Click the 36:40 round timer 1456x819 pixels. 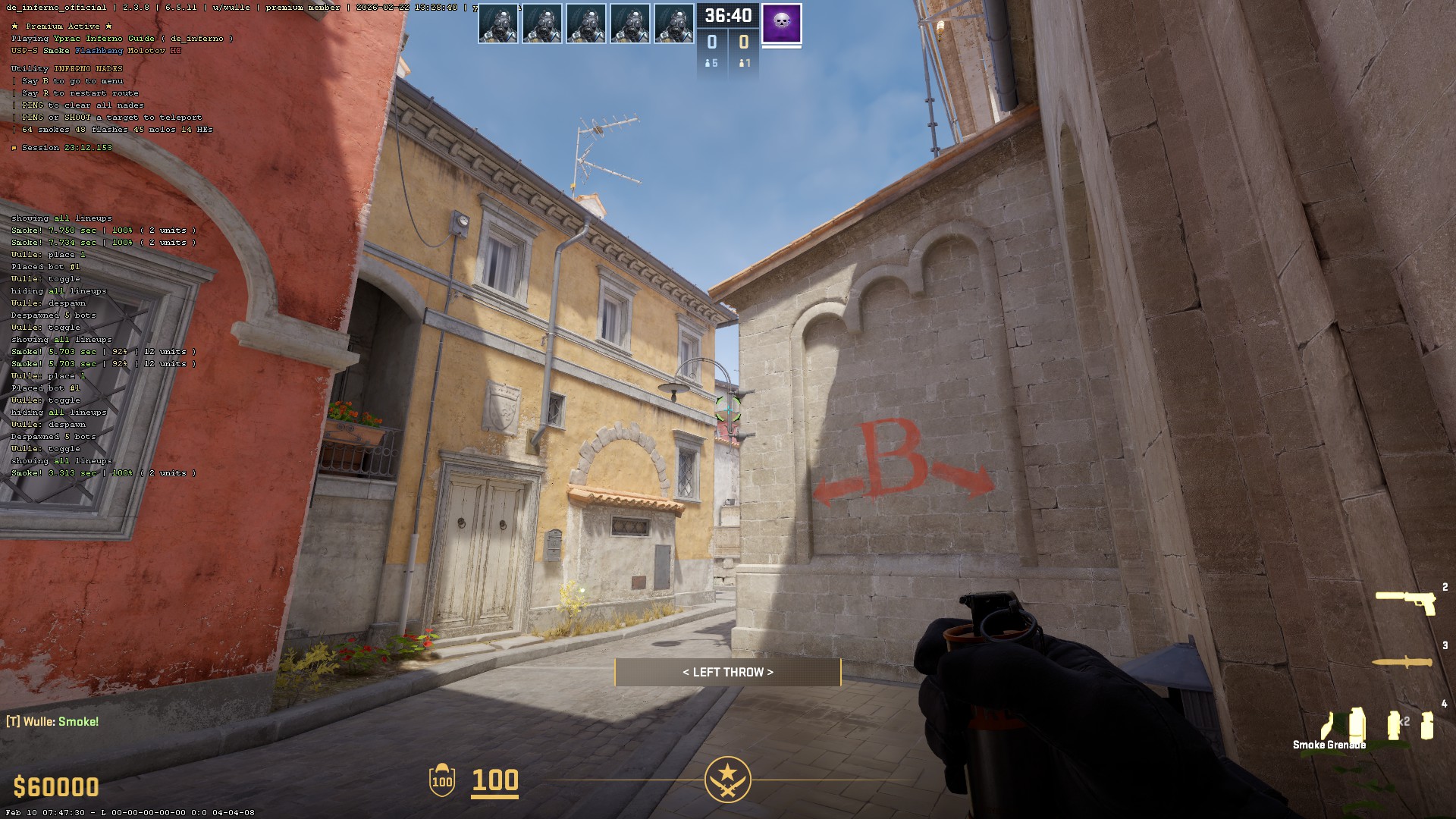[x=728, y=16]
